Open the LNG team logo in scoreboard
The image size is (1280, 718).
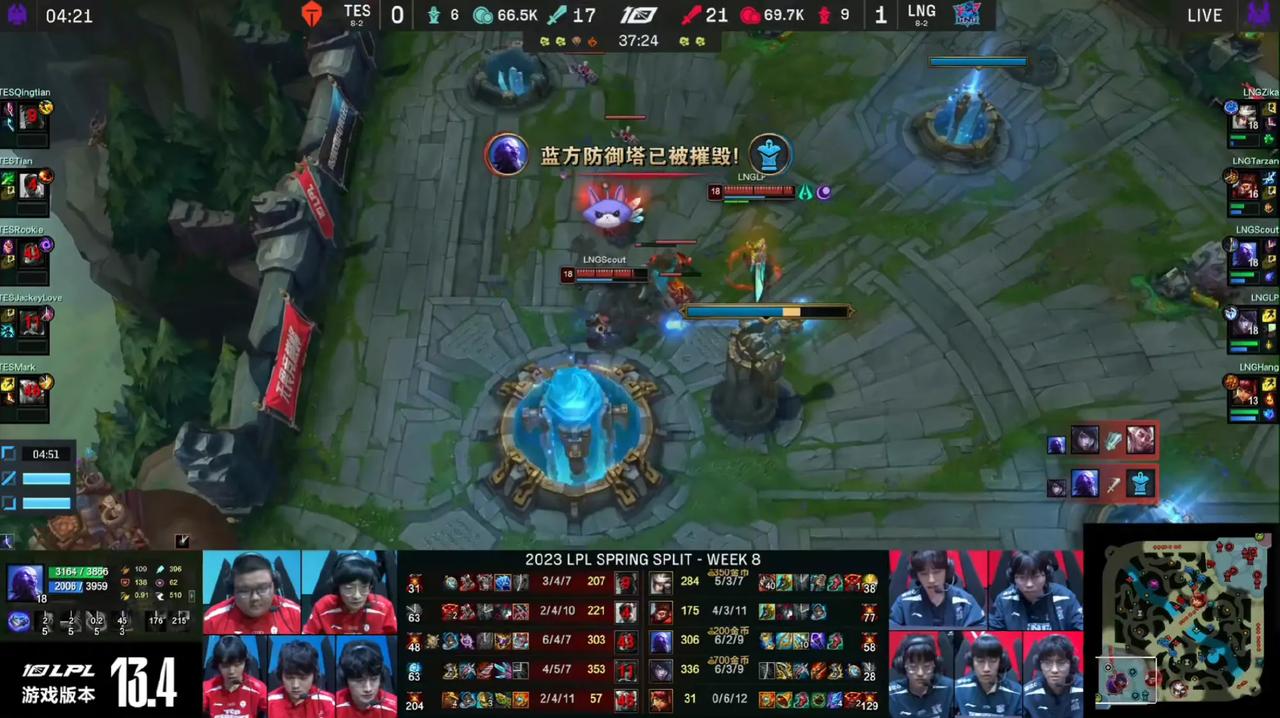tap(967, 14)
